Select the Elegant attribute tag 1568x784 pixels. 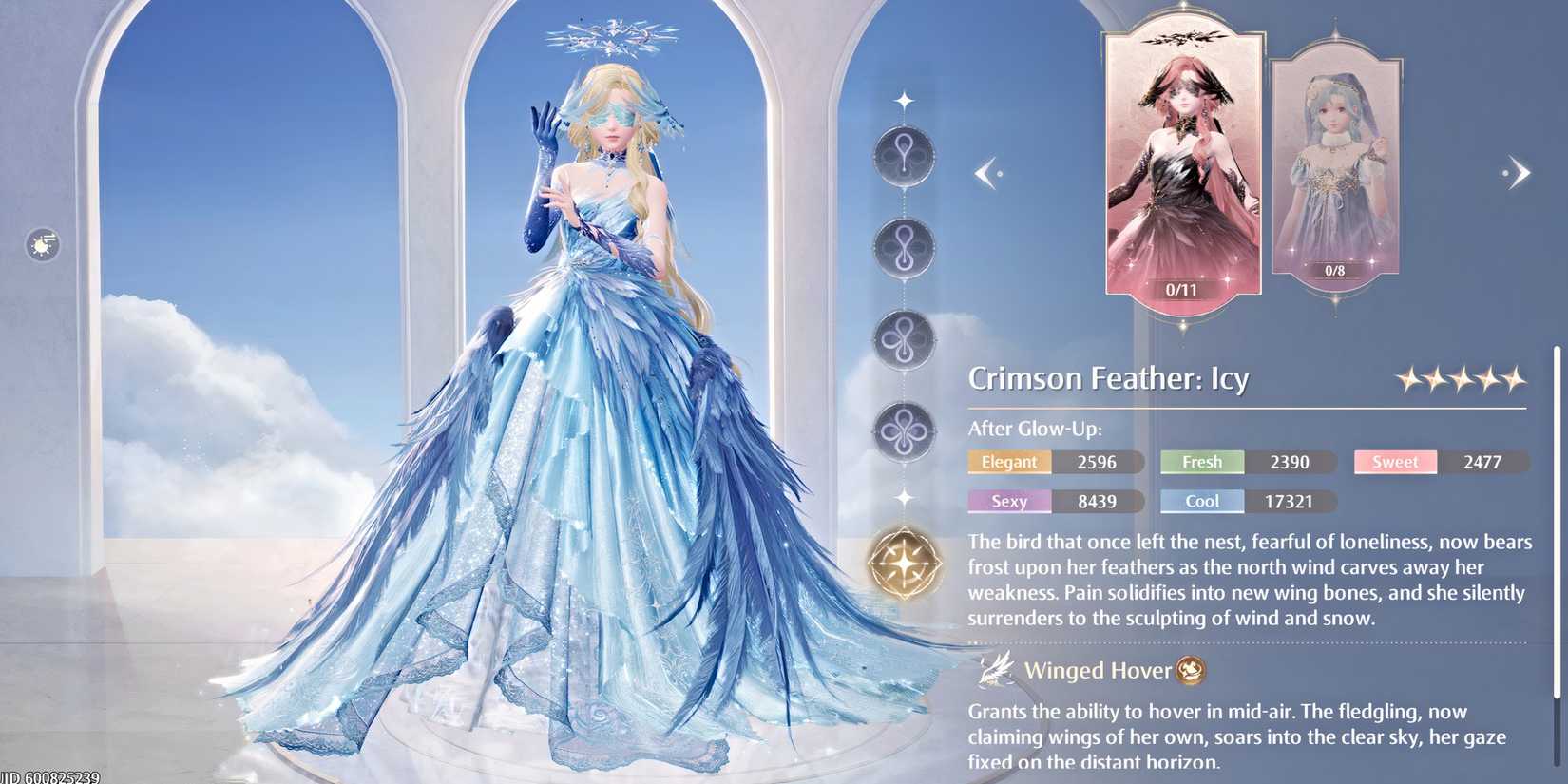tap(1009, 462)
